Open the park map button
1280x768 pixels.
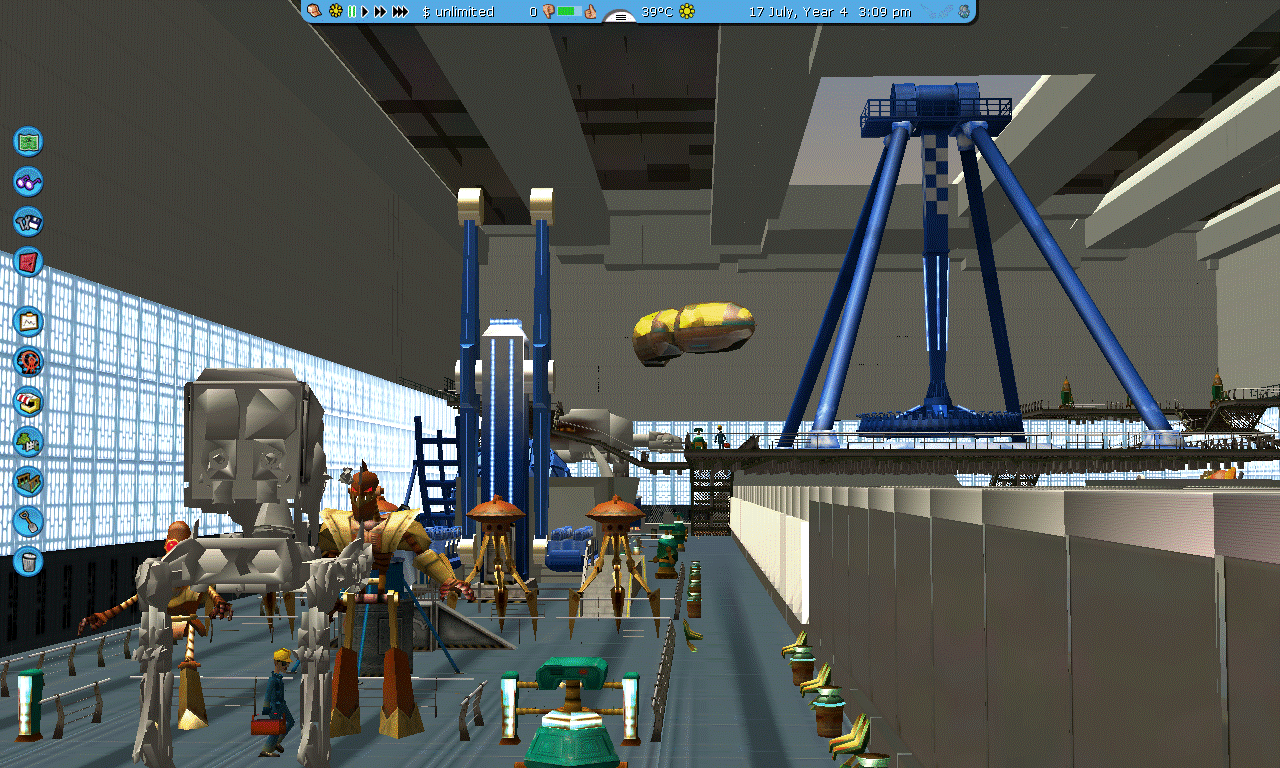click(x=28, y=141)
